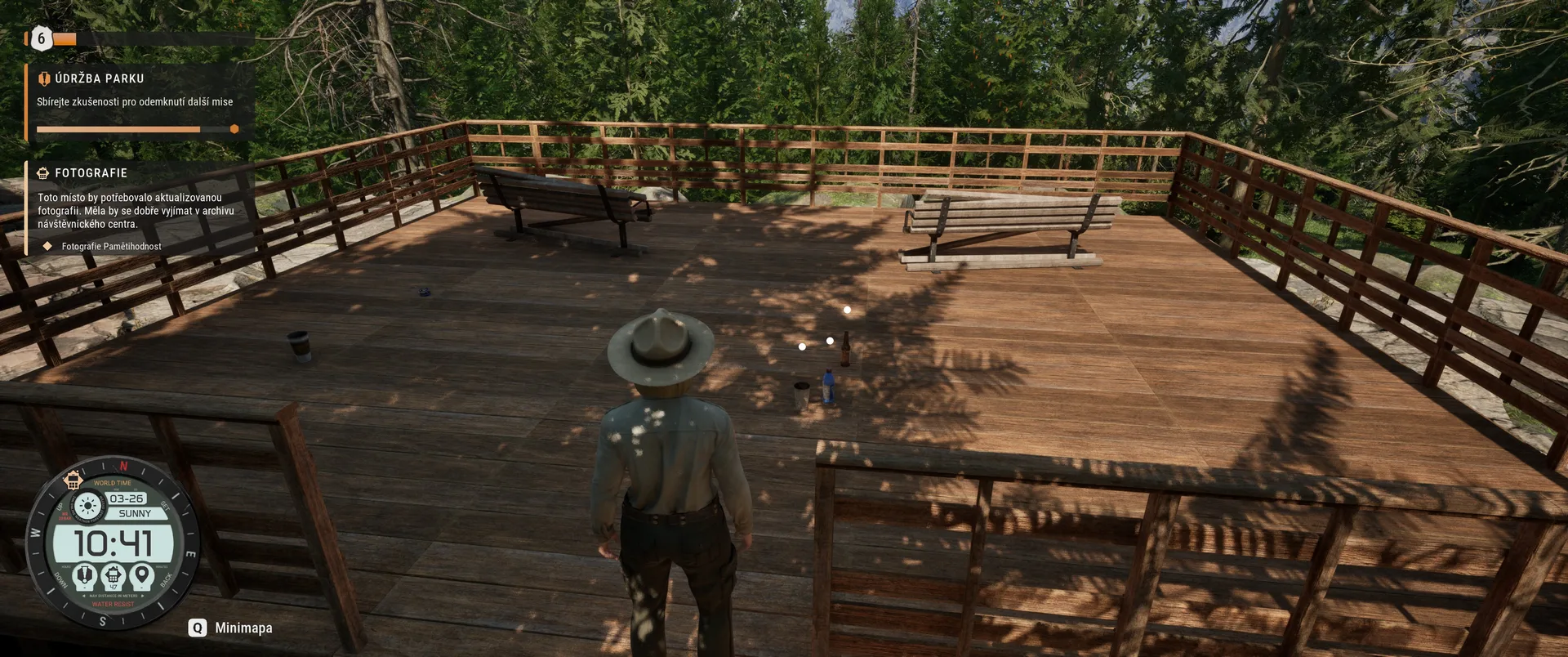Viewport: 1568px width, 657px height.
Task: Click the level 6 badge
Action: click(x=41, y=38)
